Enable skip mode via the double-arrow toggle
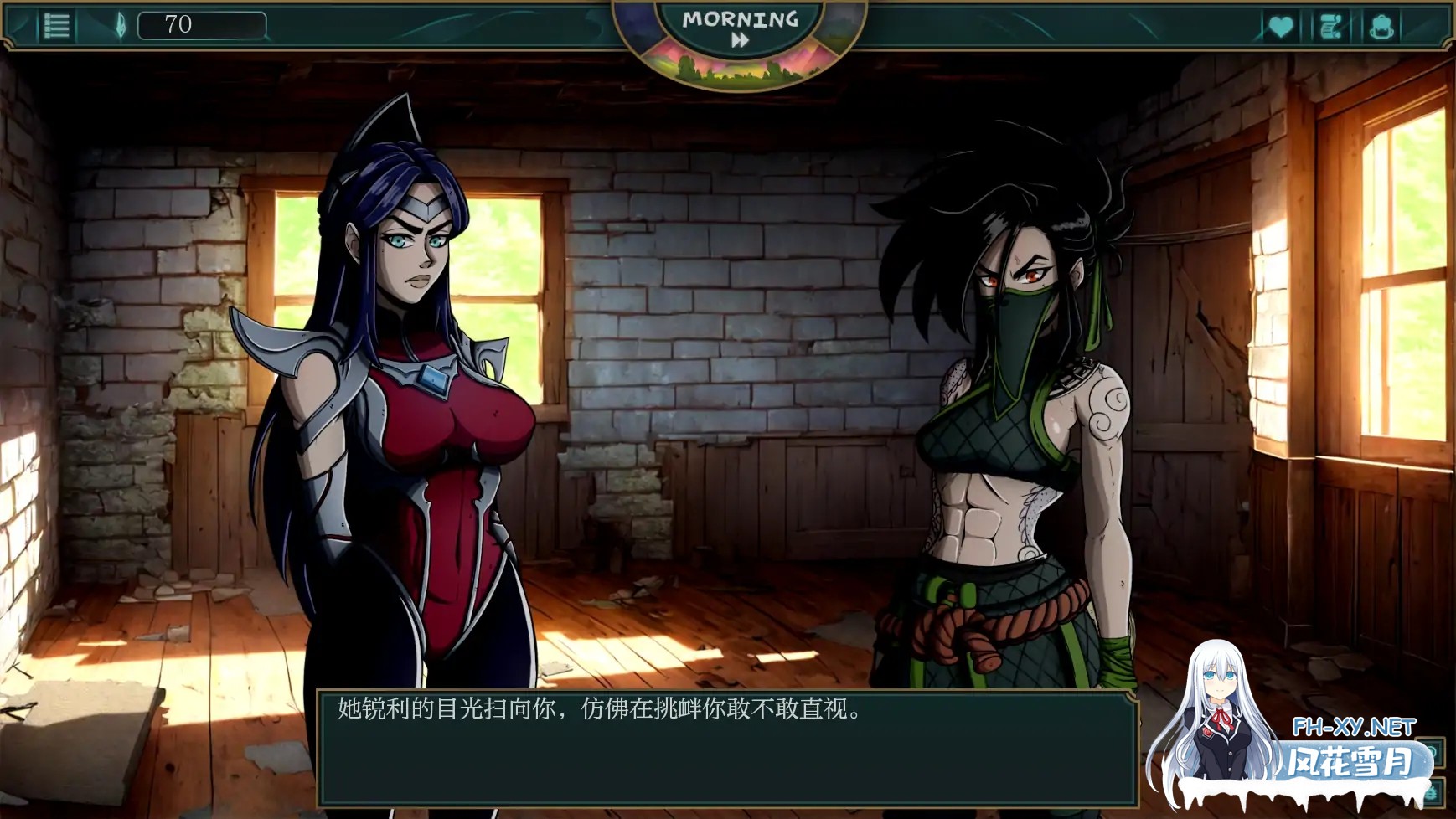The height and width of the screenshot is (819, 1456). 741,39
